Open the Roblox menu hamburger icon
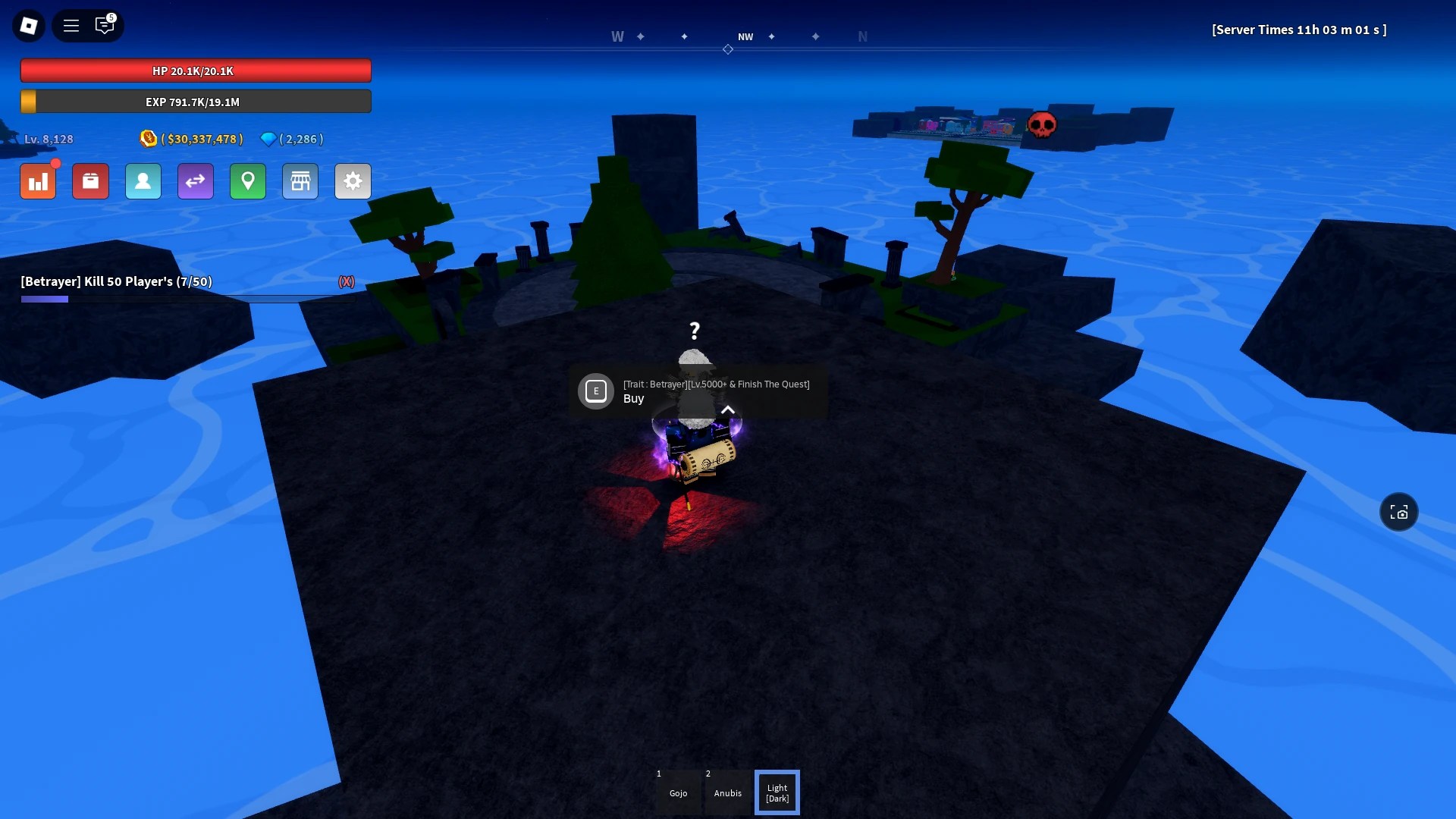This screenshot has width=1456, height=819. pos(71,25)
